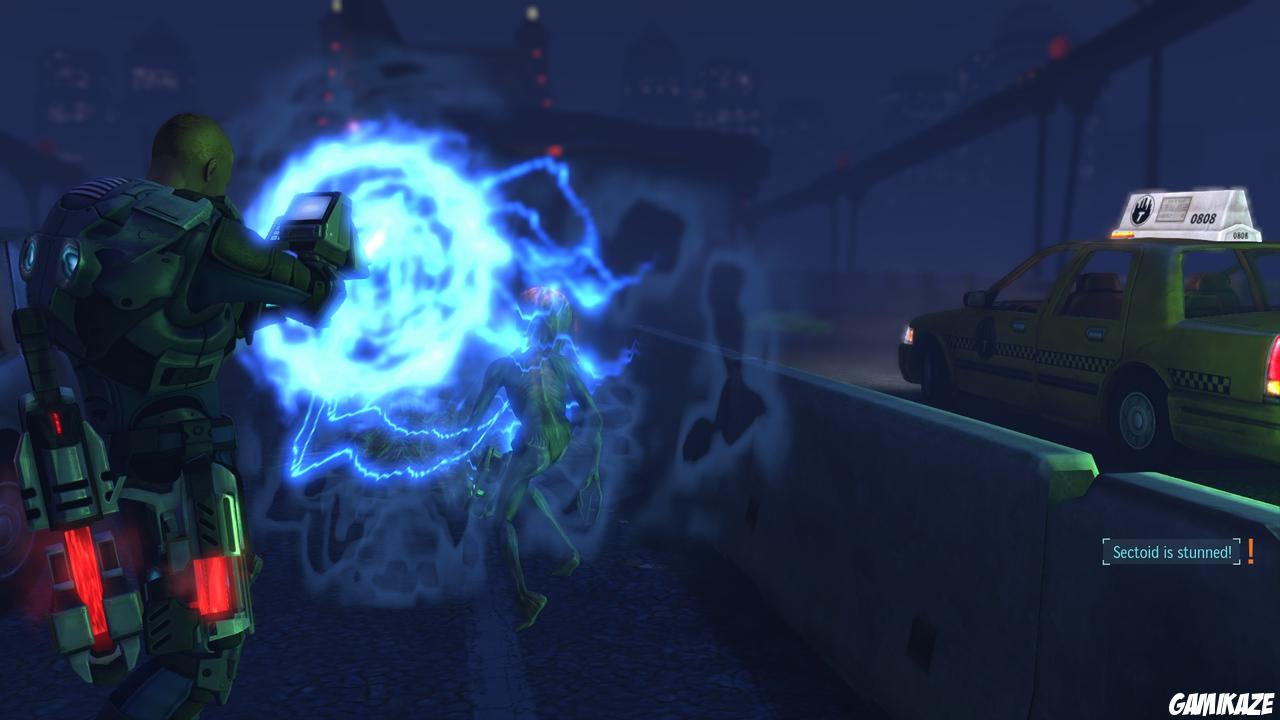Click the 0808 number on the taxi roof sign

click(x=1203, y=217)
